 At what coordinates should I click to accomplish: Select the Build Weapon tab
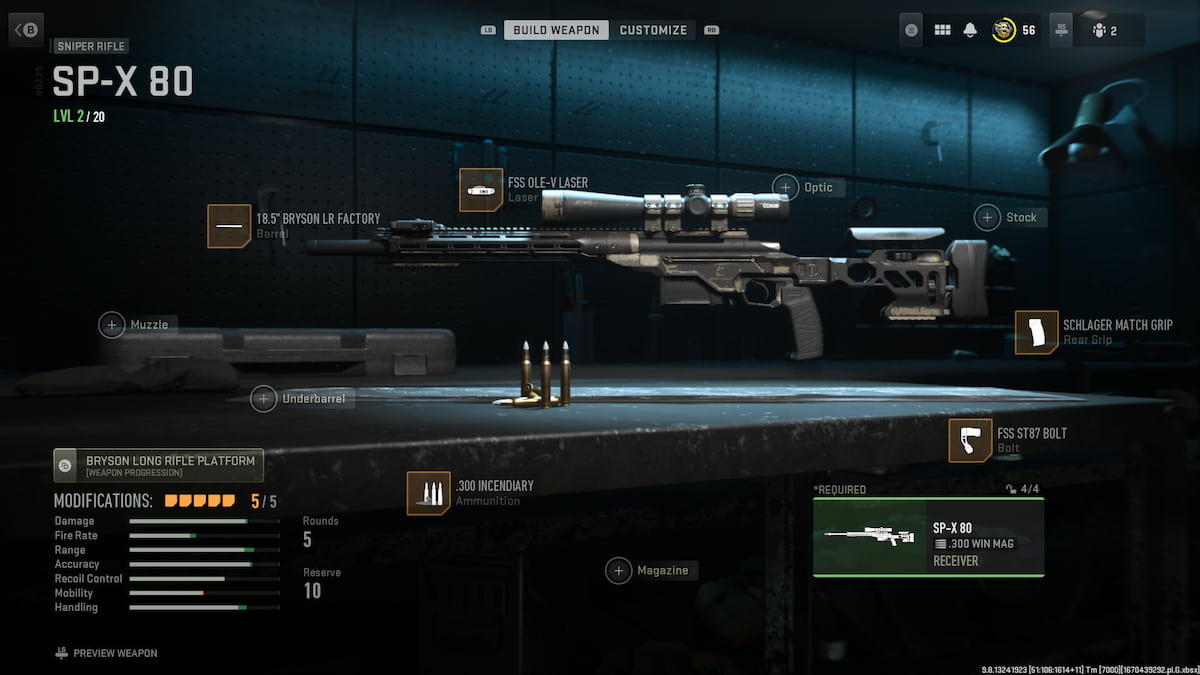pos(556,30)
